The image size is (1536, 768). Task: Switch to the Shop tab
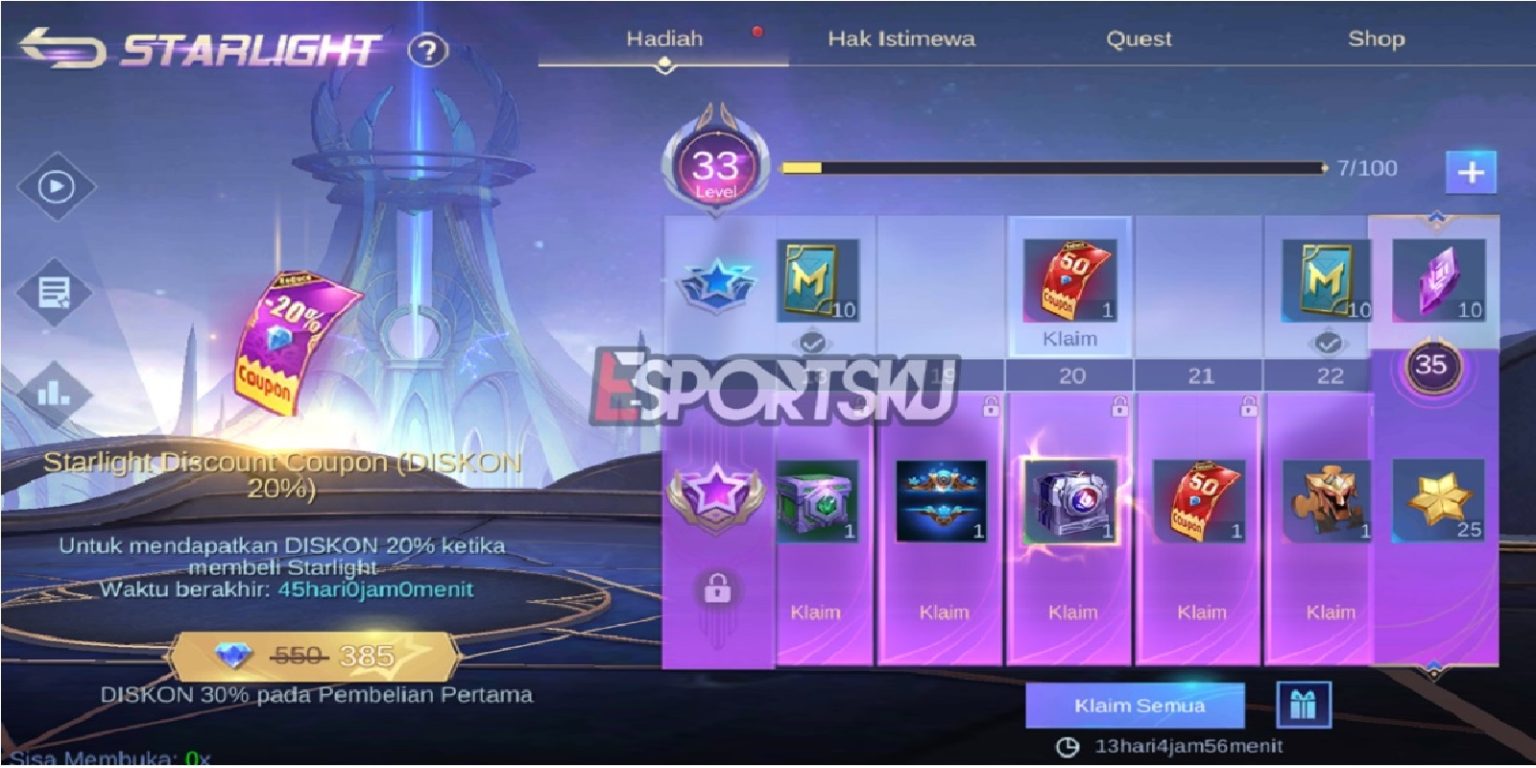click(x=1379, y=40)
